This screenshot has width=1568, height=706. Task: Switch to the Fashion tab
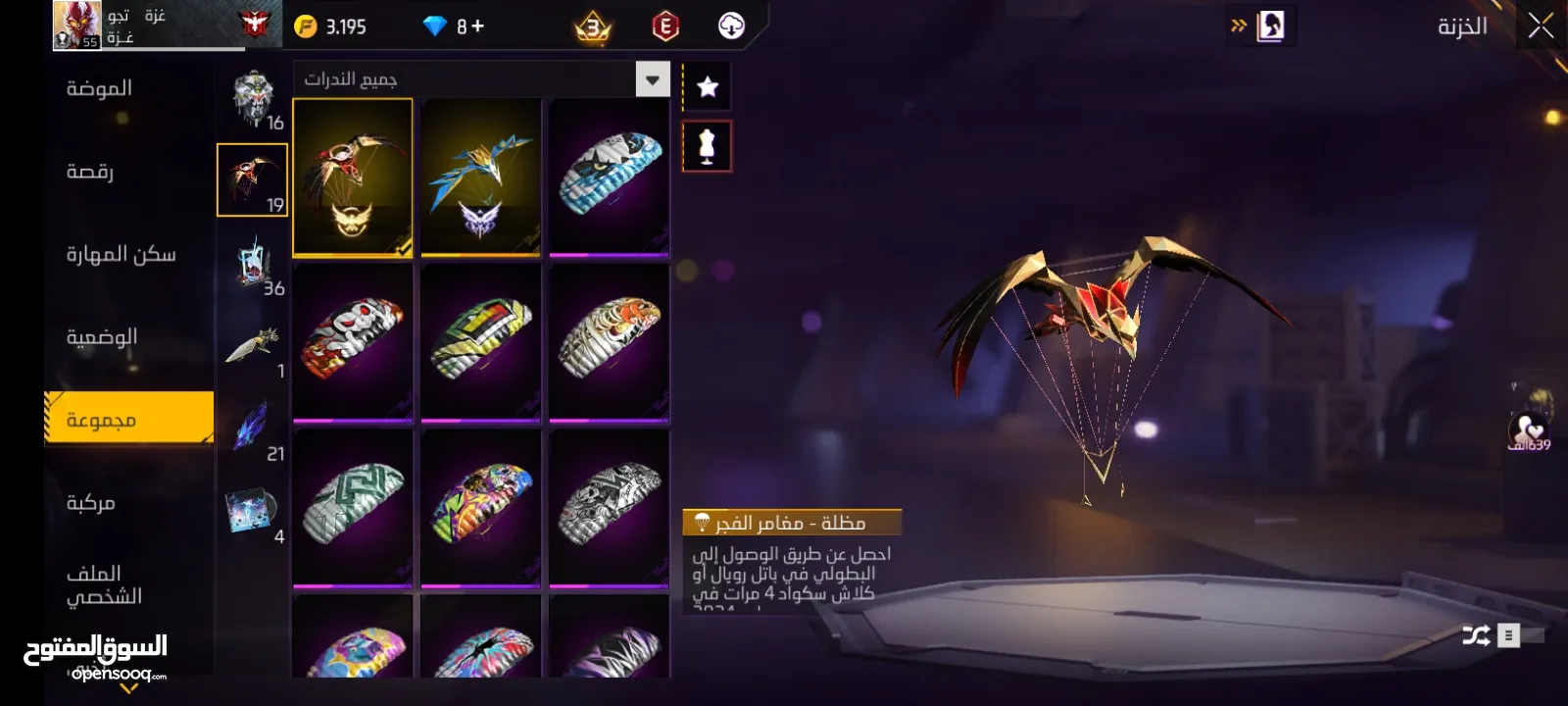pyautogui.click(x=99, y=89)
